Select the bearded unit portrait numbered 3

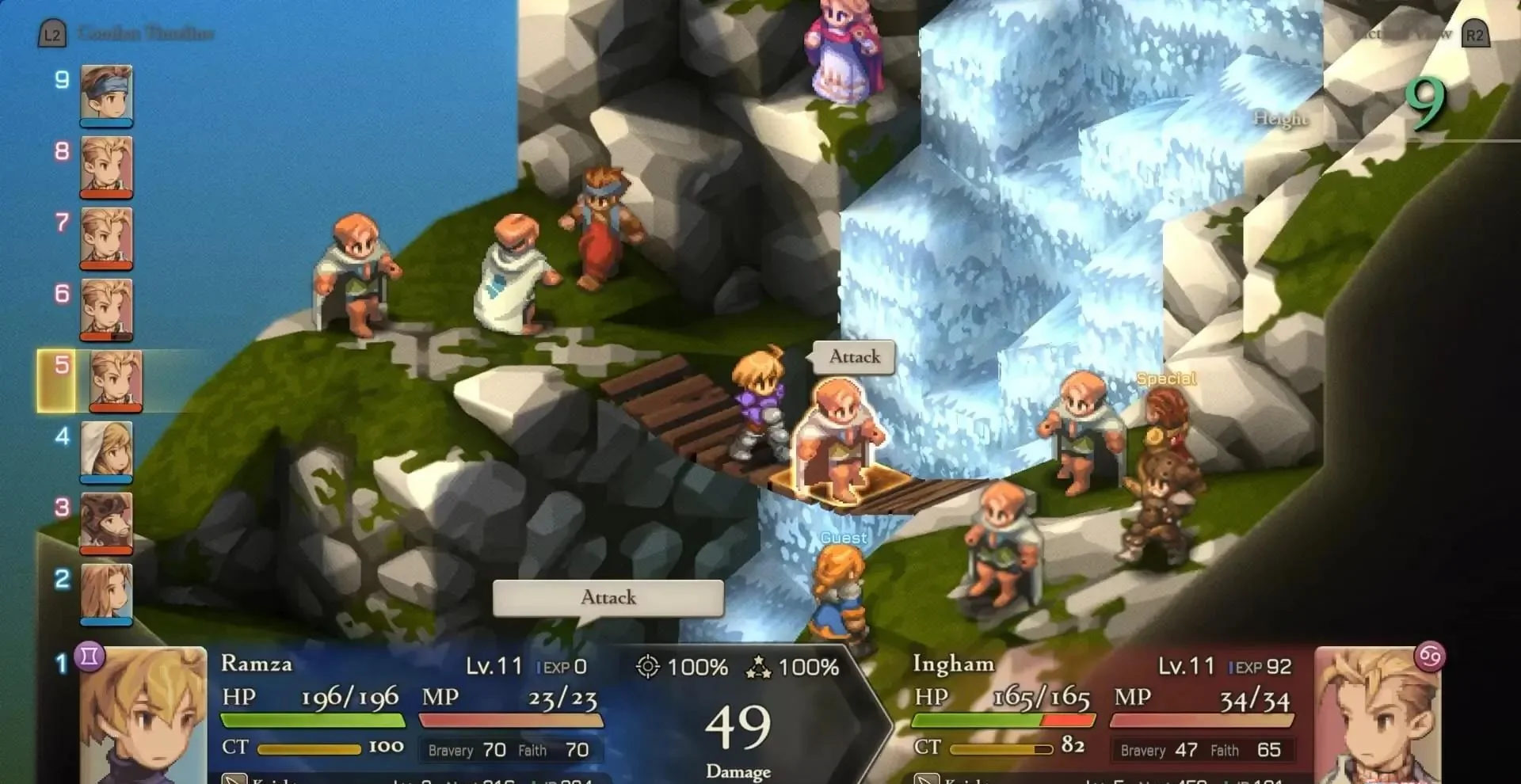click(106, 523)
